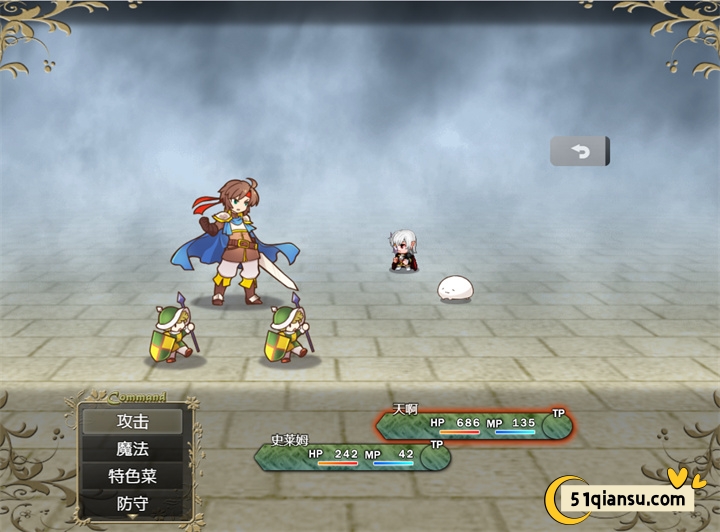Click the back arrow button

coord(580,151)
